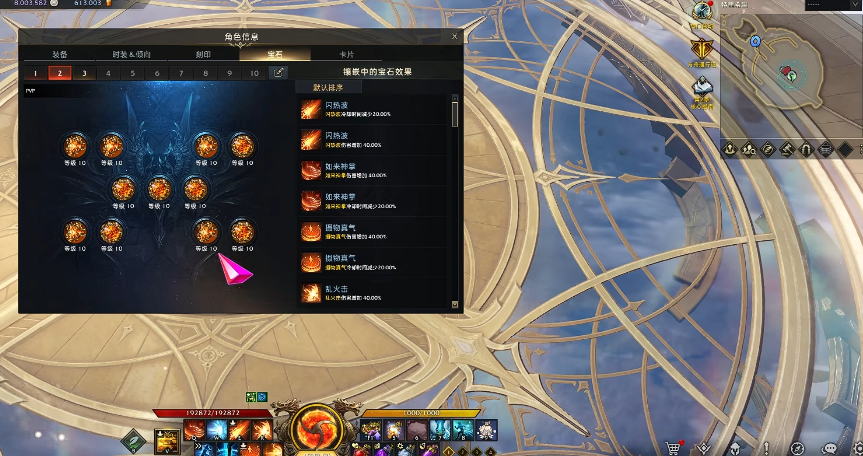Select the first 闪热波 gem effect row
Image resolution: width=863 pixels, height=456 pixels.
point(375,109)
